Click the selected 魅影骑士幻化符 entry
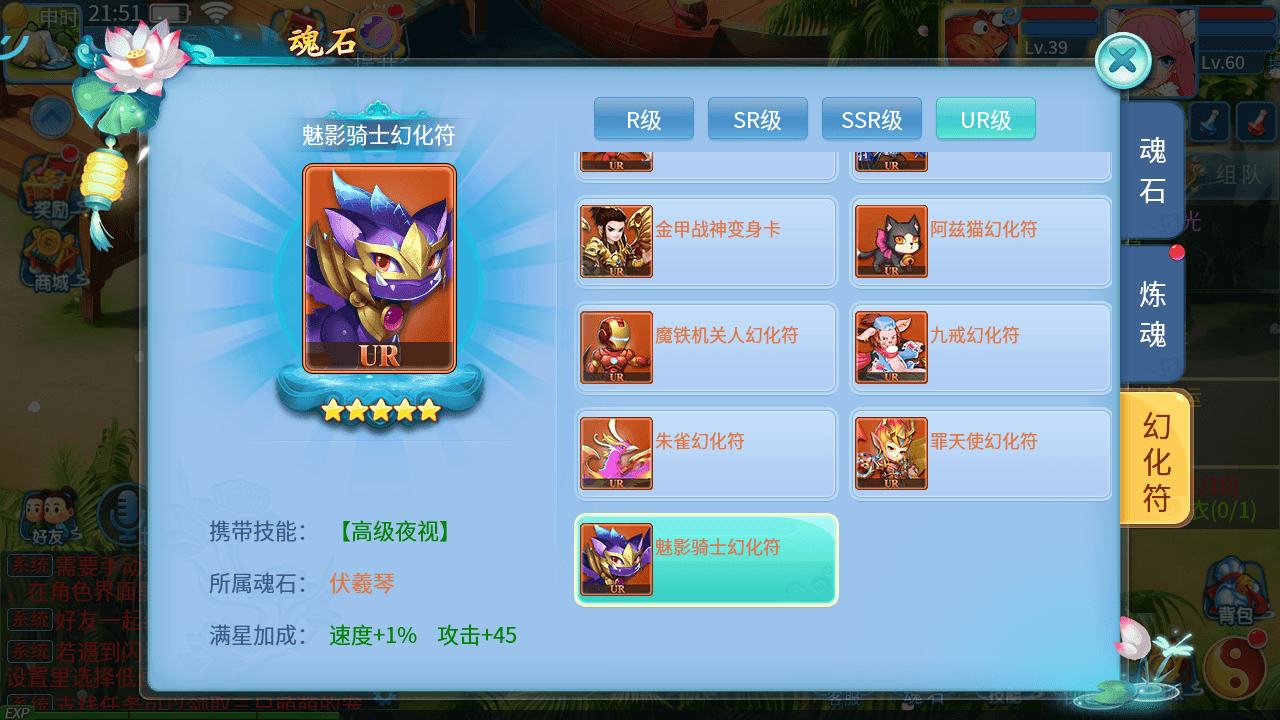This screenshot has width=1280, height=720. (x=706, y=560)
